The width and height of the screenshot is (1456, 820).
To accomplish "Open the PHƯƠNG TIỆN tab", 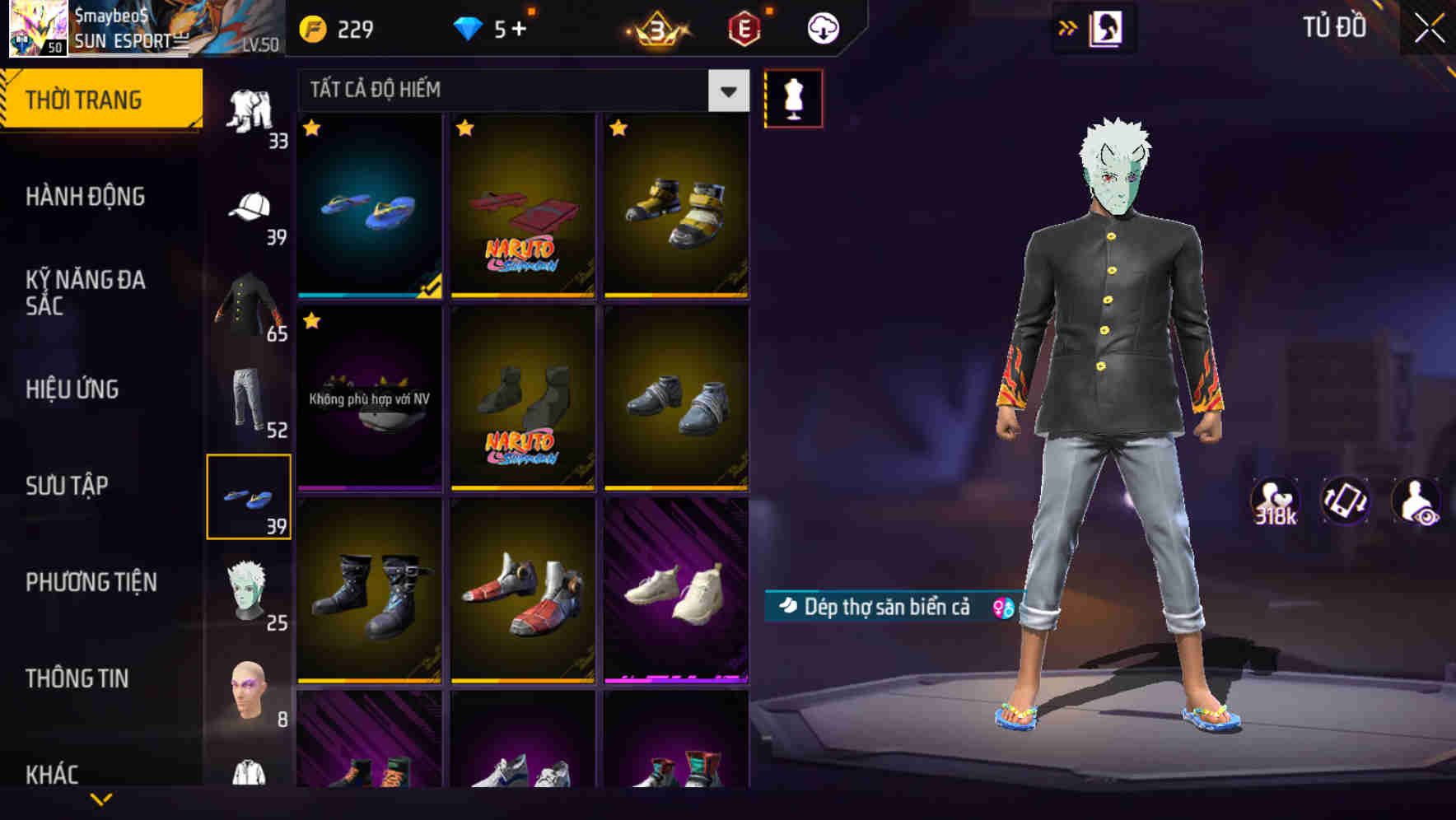I will tap(91, 581).
